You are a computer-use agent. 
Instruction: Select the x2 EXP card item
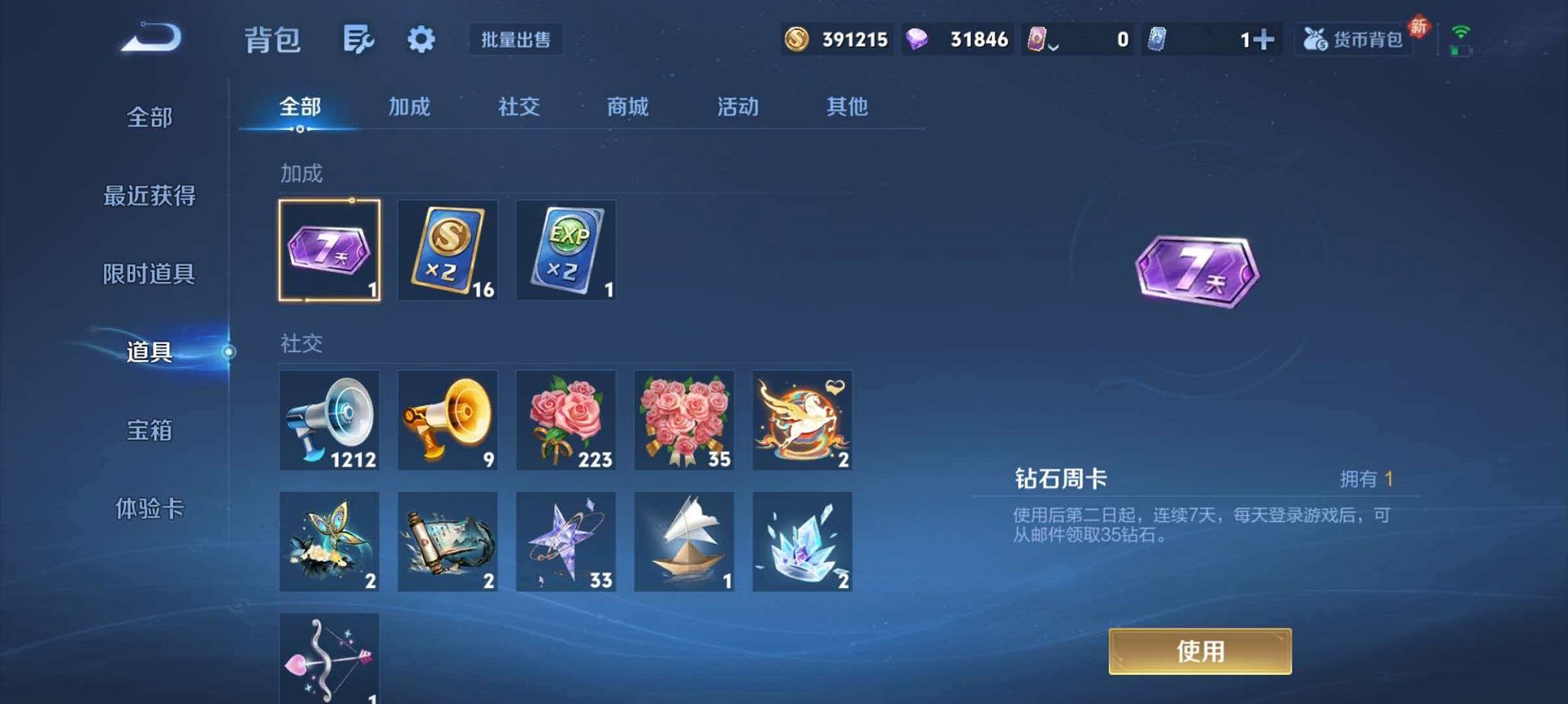coord(566,250)
